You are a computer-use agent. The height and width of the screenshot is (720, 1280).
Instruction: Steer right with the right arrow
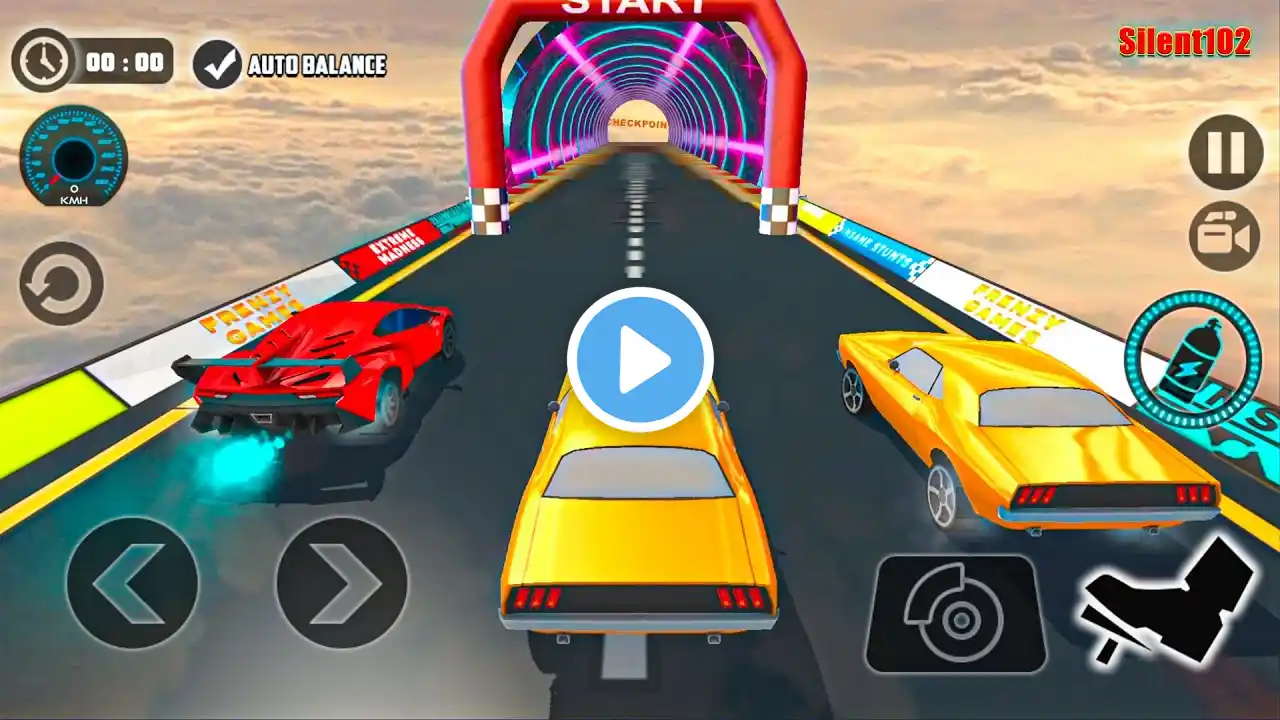tap(342, 582)
